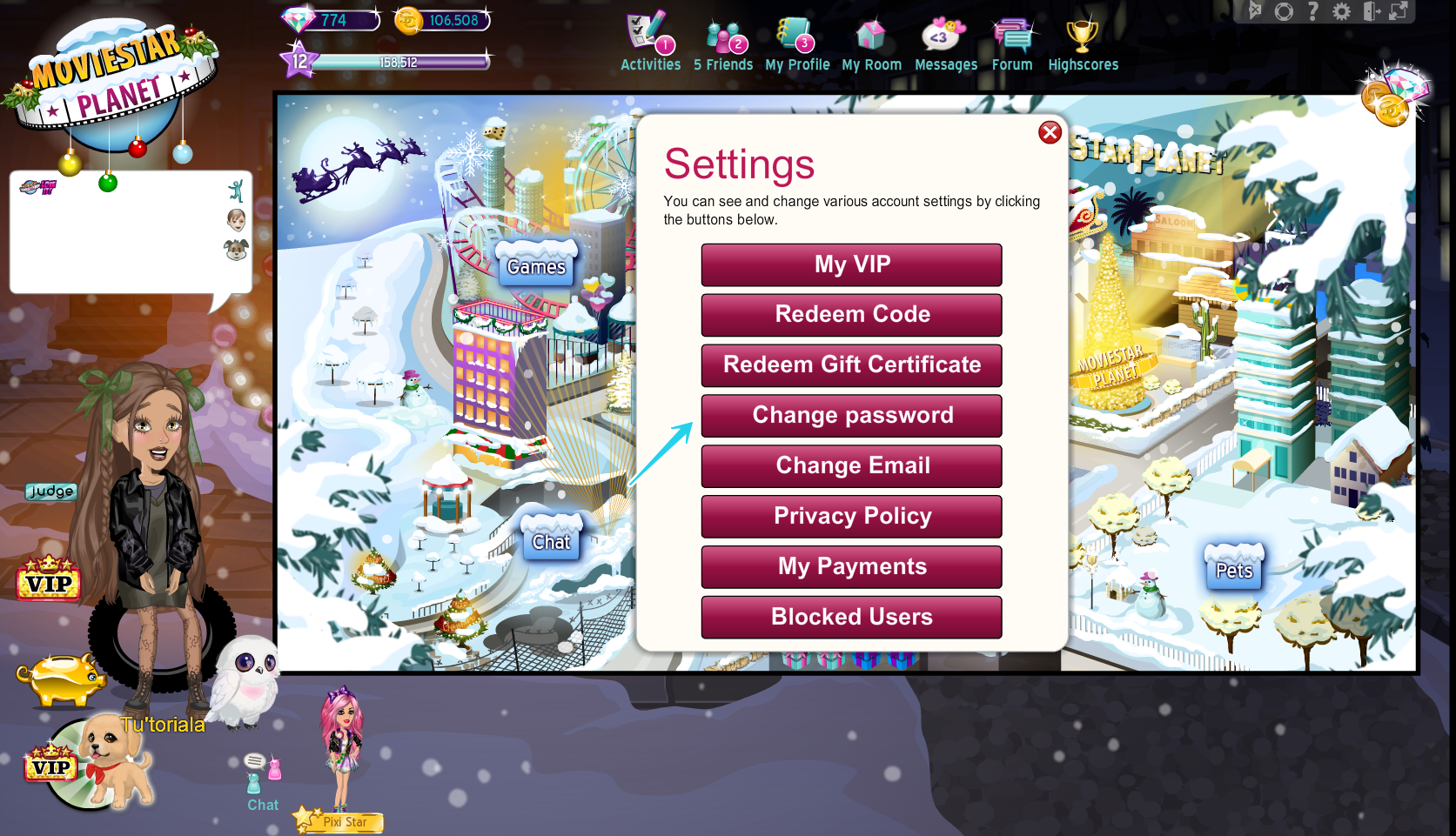Go to My Room house icon
Viewport: 1456px width, 836px height.
tap(870, 35)
